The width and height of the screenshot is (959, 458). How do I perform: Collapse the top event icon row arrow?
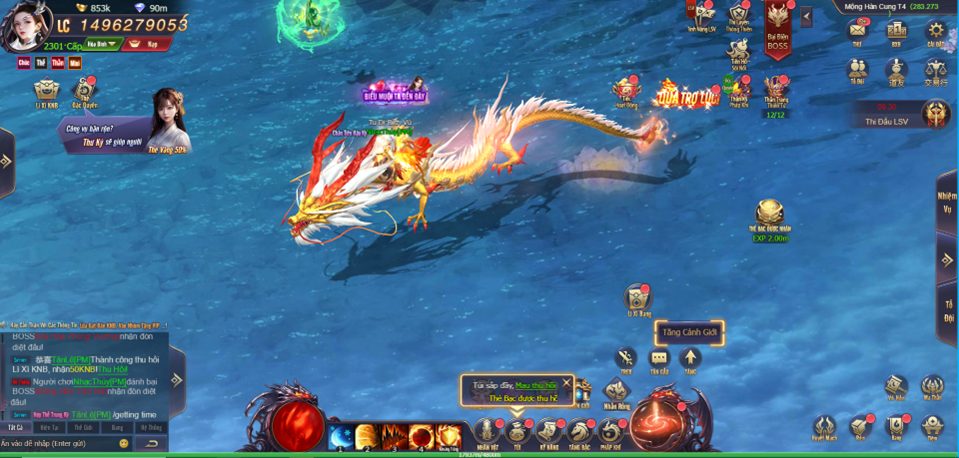pos(806,17)
